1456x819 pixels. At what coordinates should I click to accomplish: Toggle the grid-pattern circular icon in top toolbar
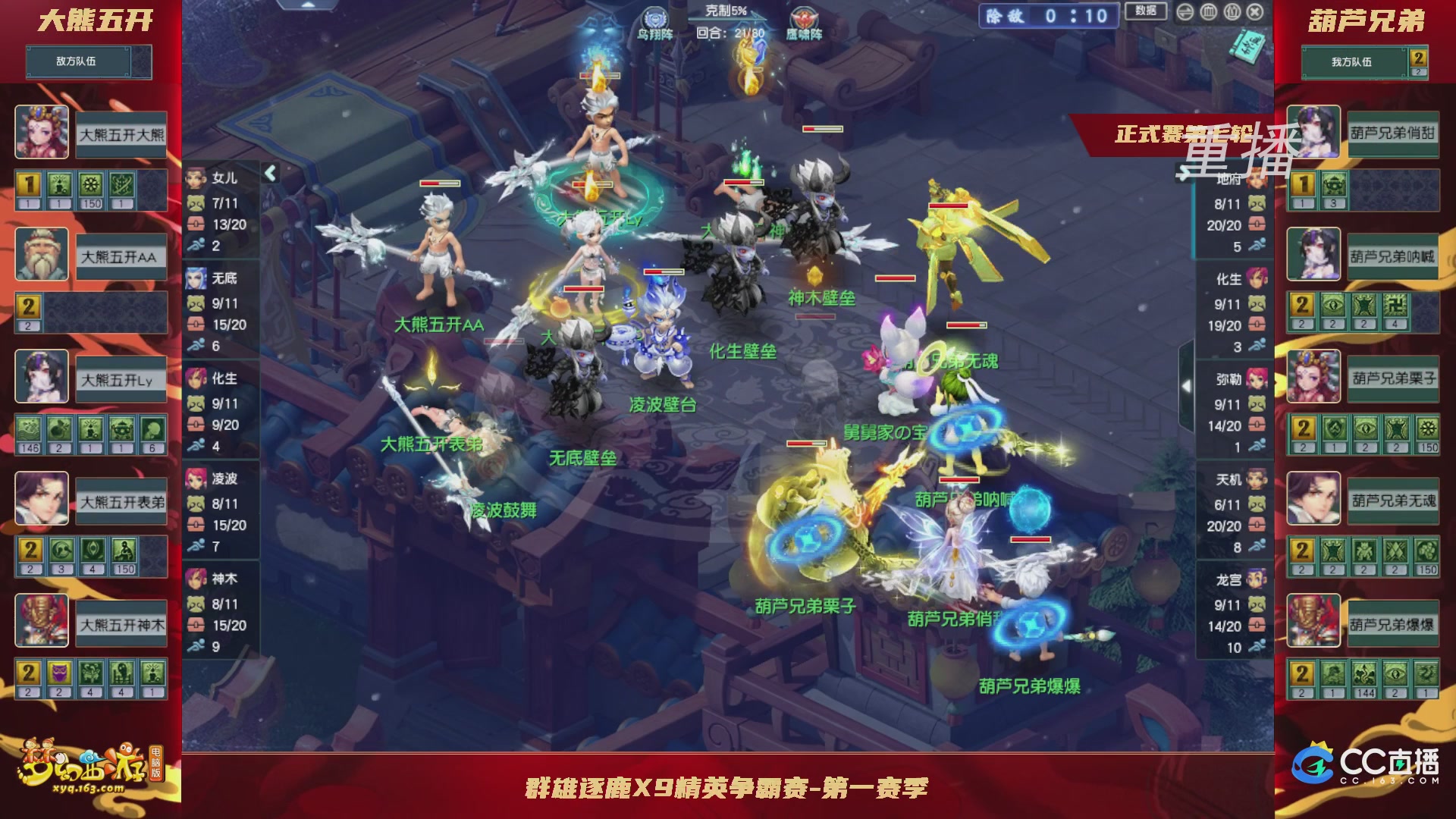click(x=1209, y=12)
